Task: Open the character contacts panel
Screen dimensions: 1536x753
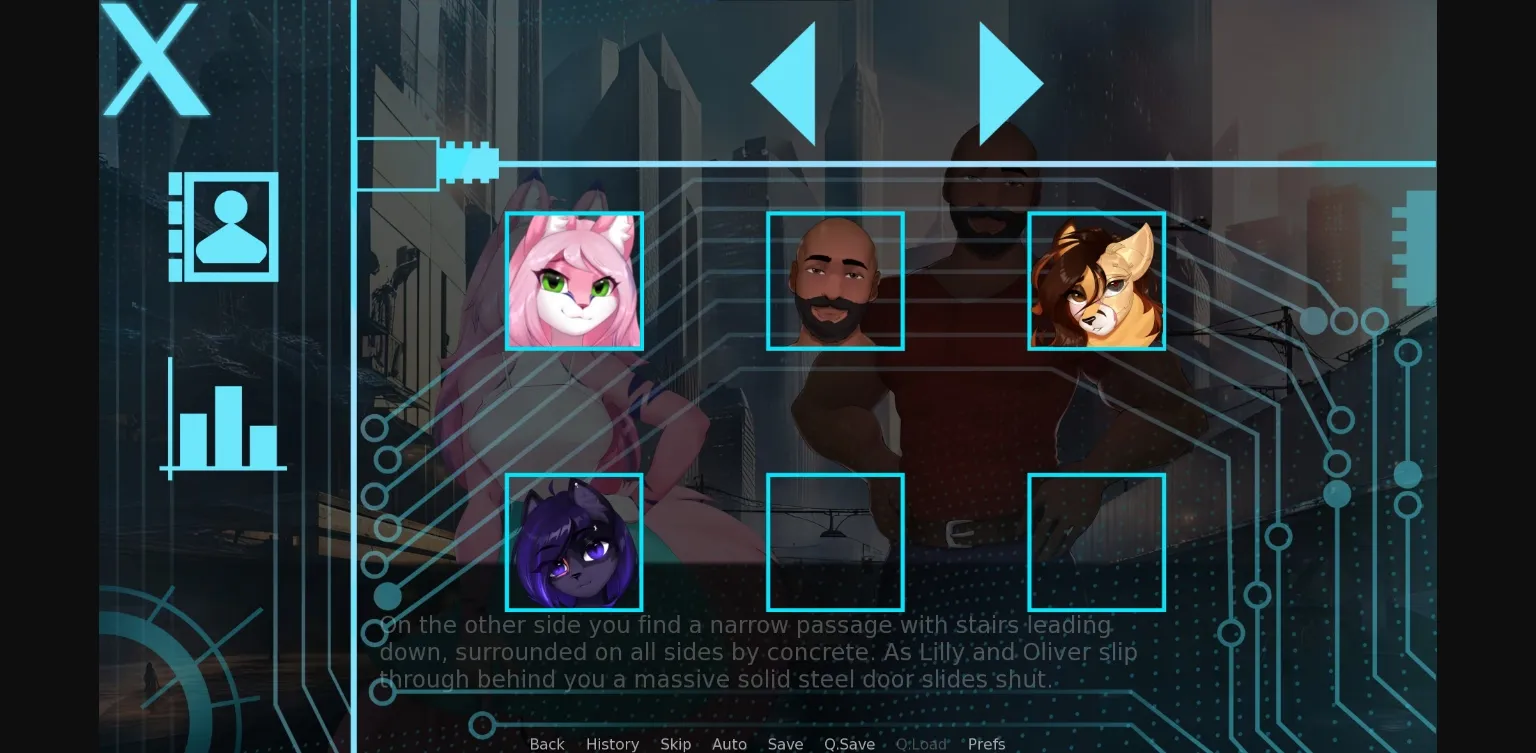Action: (x=223, y=226)
